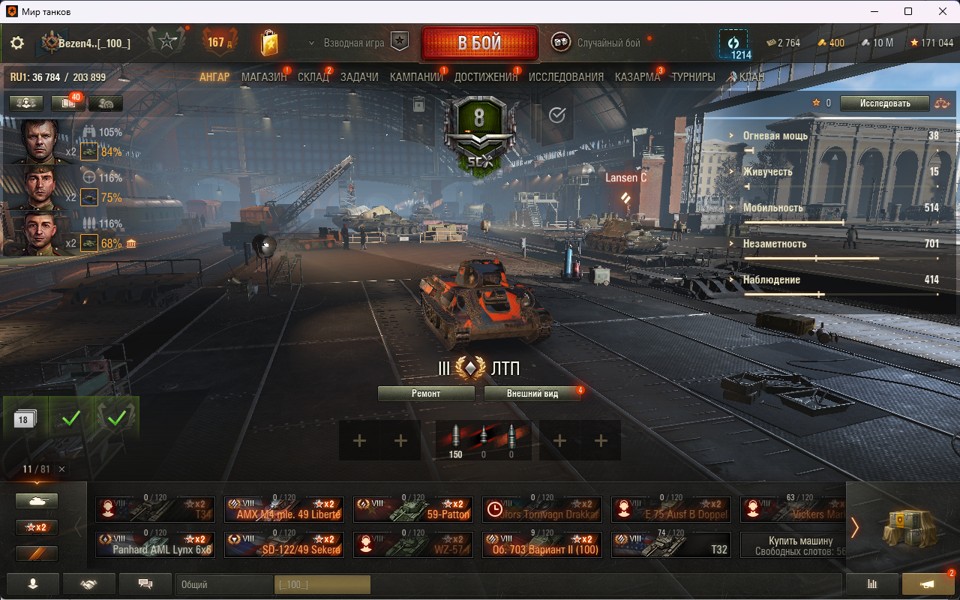Switch to the МАГАЗИН tab
This screenshot has height=600, width=960.
coord(263,77)
